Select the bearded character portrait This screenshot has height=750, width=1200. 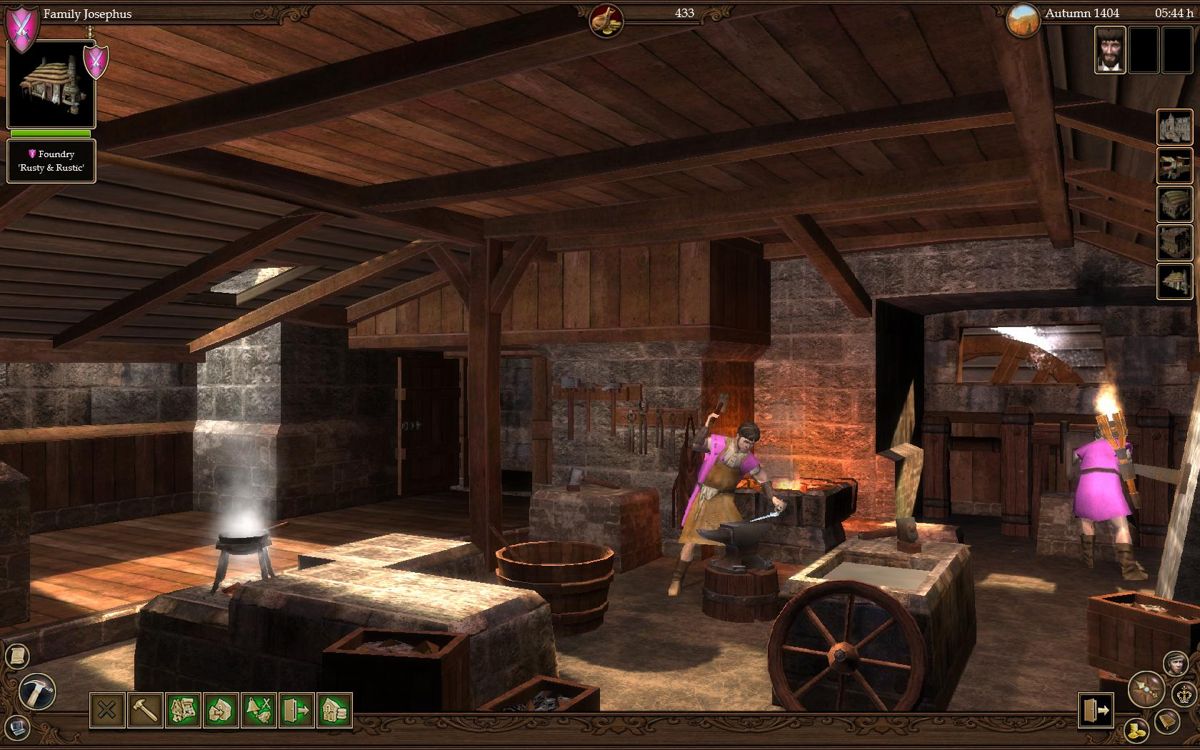1109,49
